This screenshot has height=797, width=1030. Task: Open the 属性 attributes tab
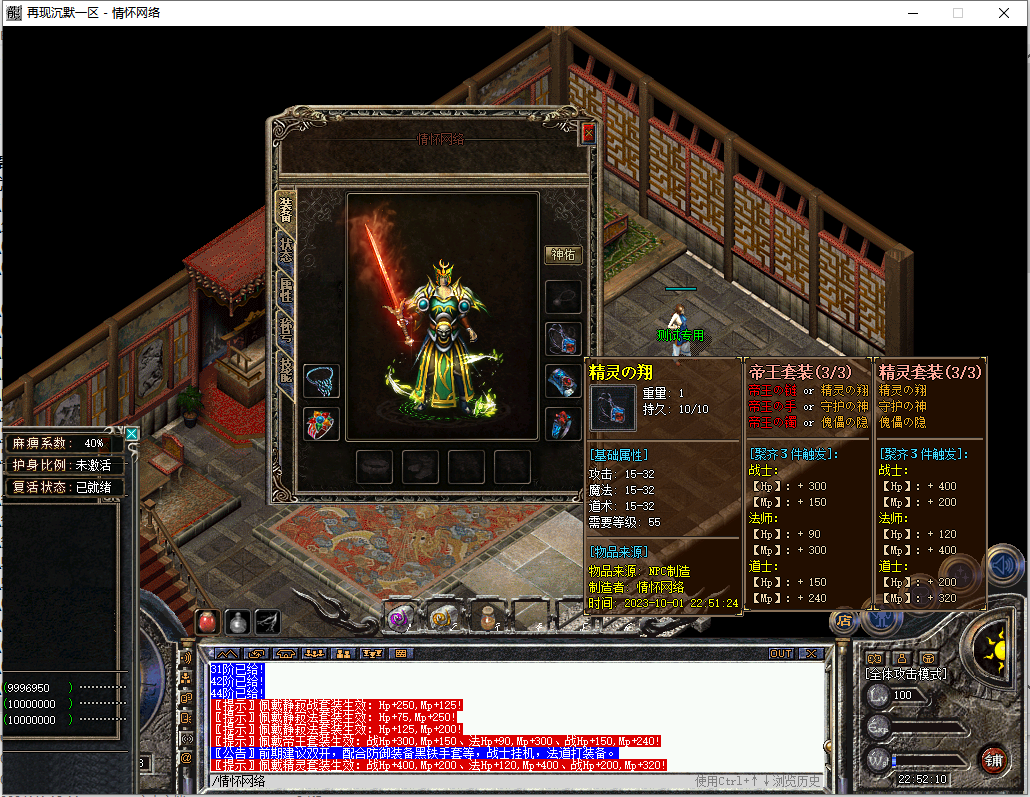click(x=286, y=291)
